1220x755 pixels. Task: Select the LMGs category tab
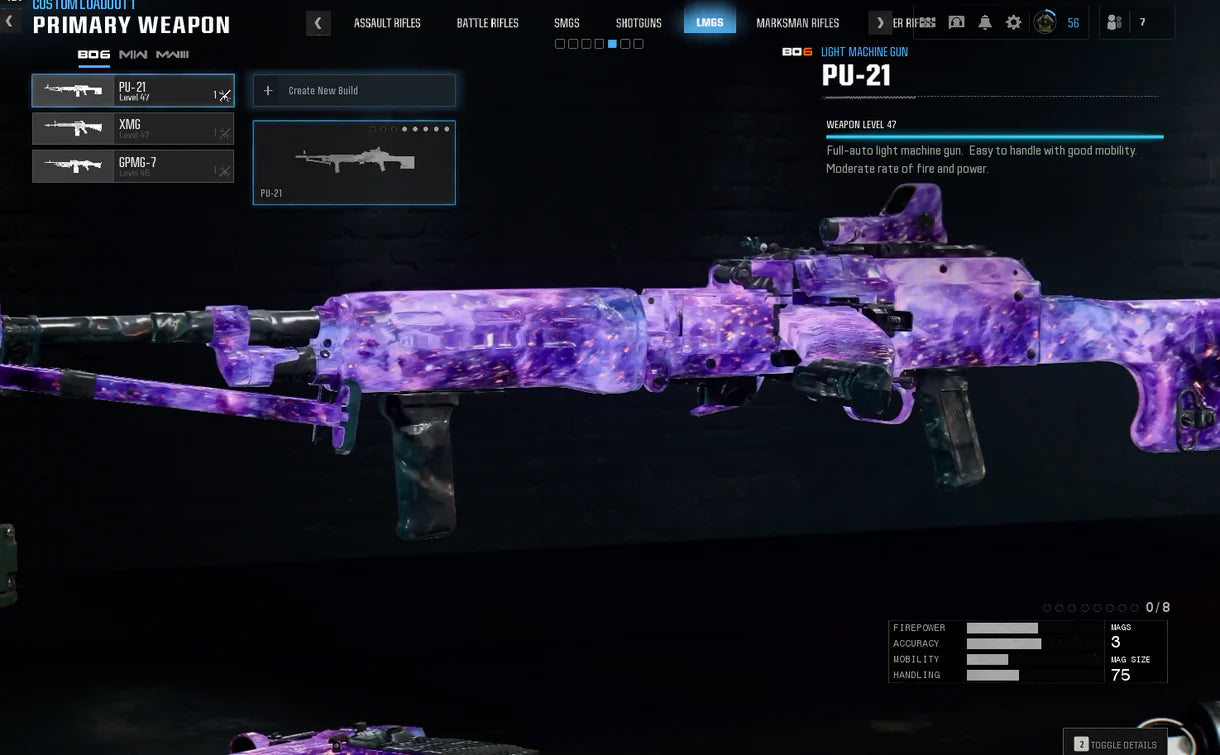[710, 22]
